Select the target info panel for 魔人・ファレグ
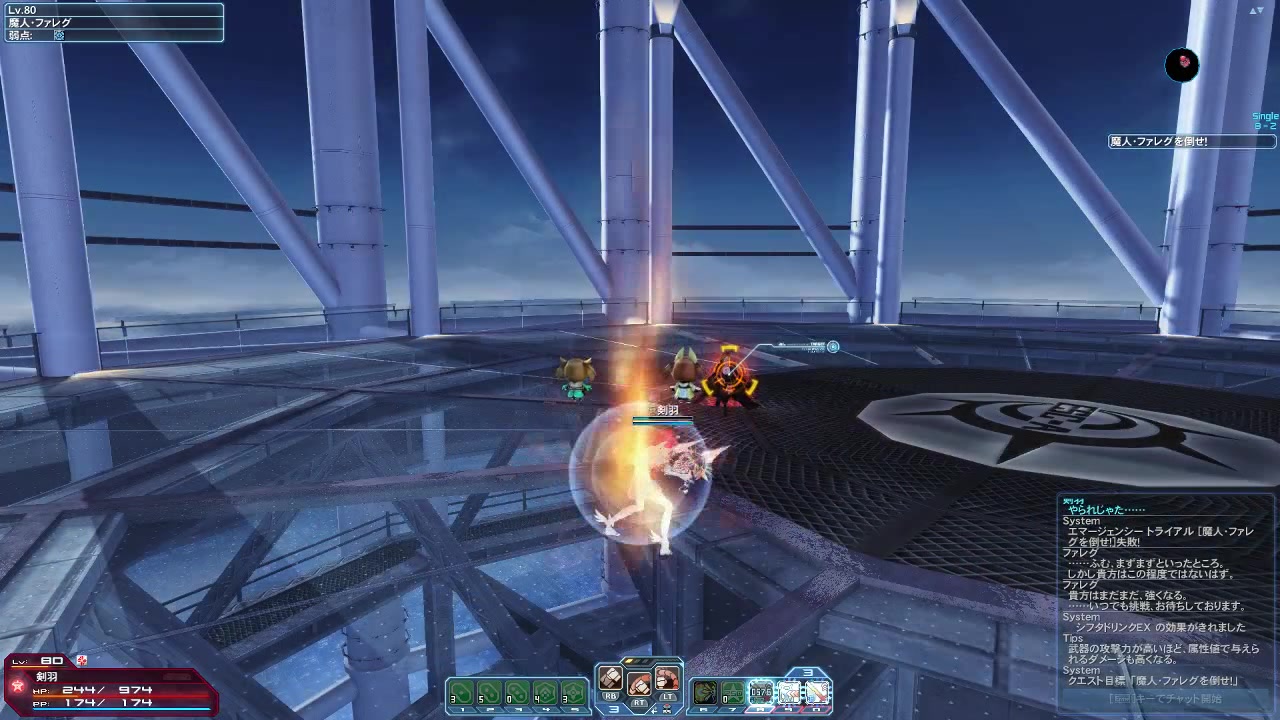1280x720 pixels. click(112, 22)
